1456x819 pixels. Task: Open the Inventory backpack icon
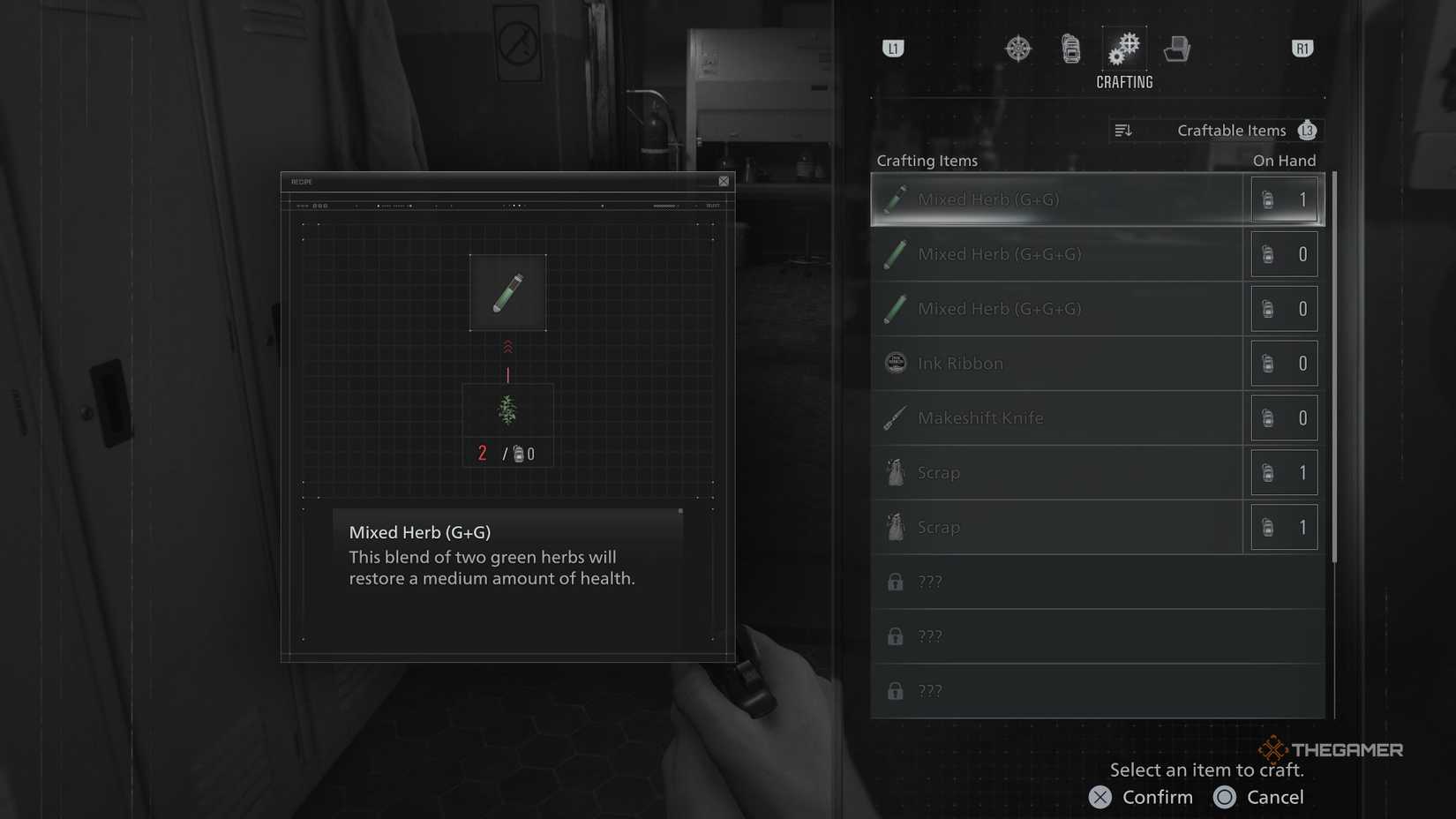click(x=1070, y=49)
